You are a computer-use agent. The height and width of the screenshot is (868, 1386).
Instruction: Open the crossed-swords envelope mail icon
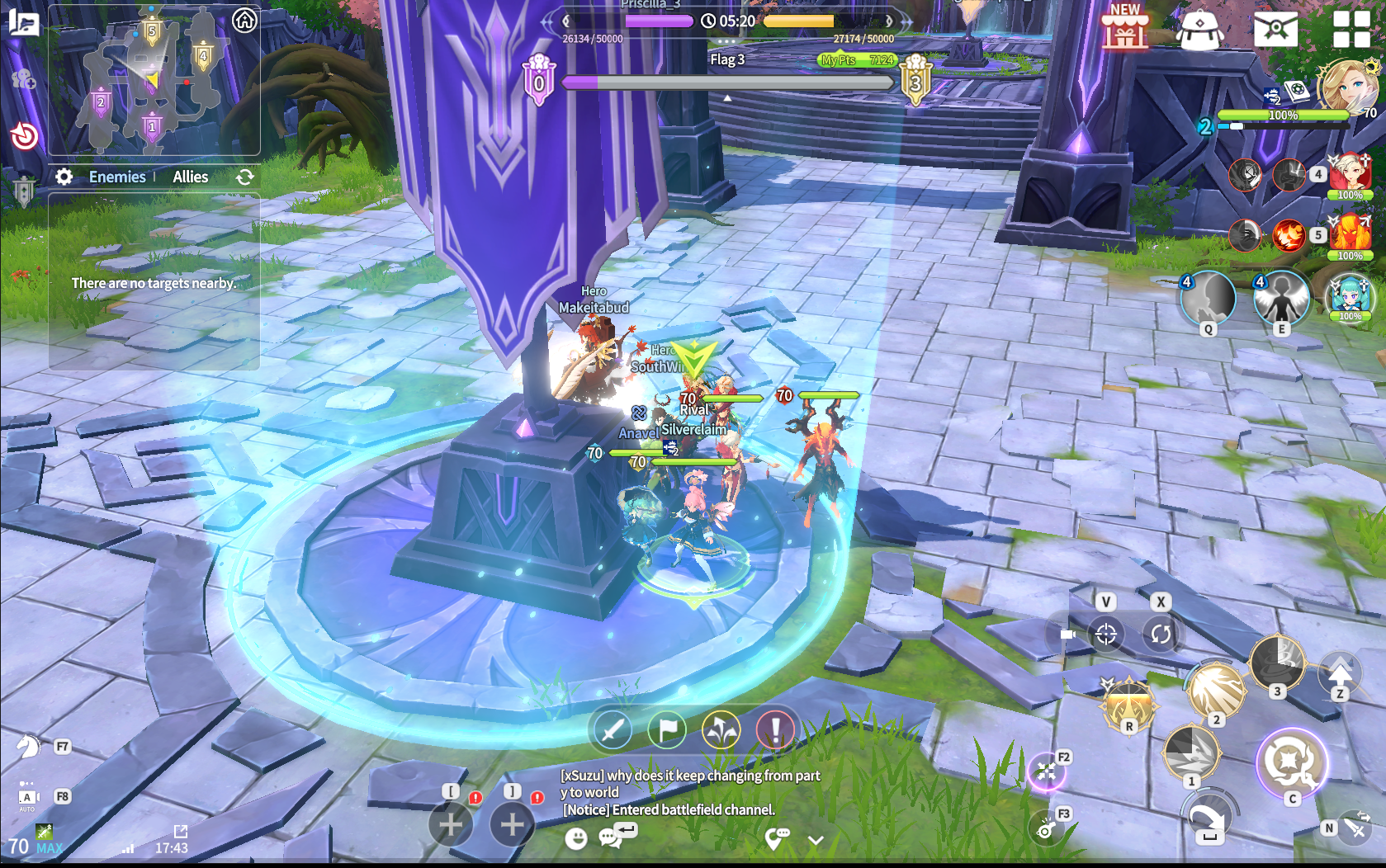tap(1275, 30)
